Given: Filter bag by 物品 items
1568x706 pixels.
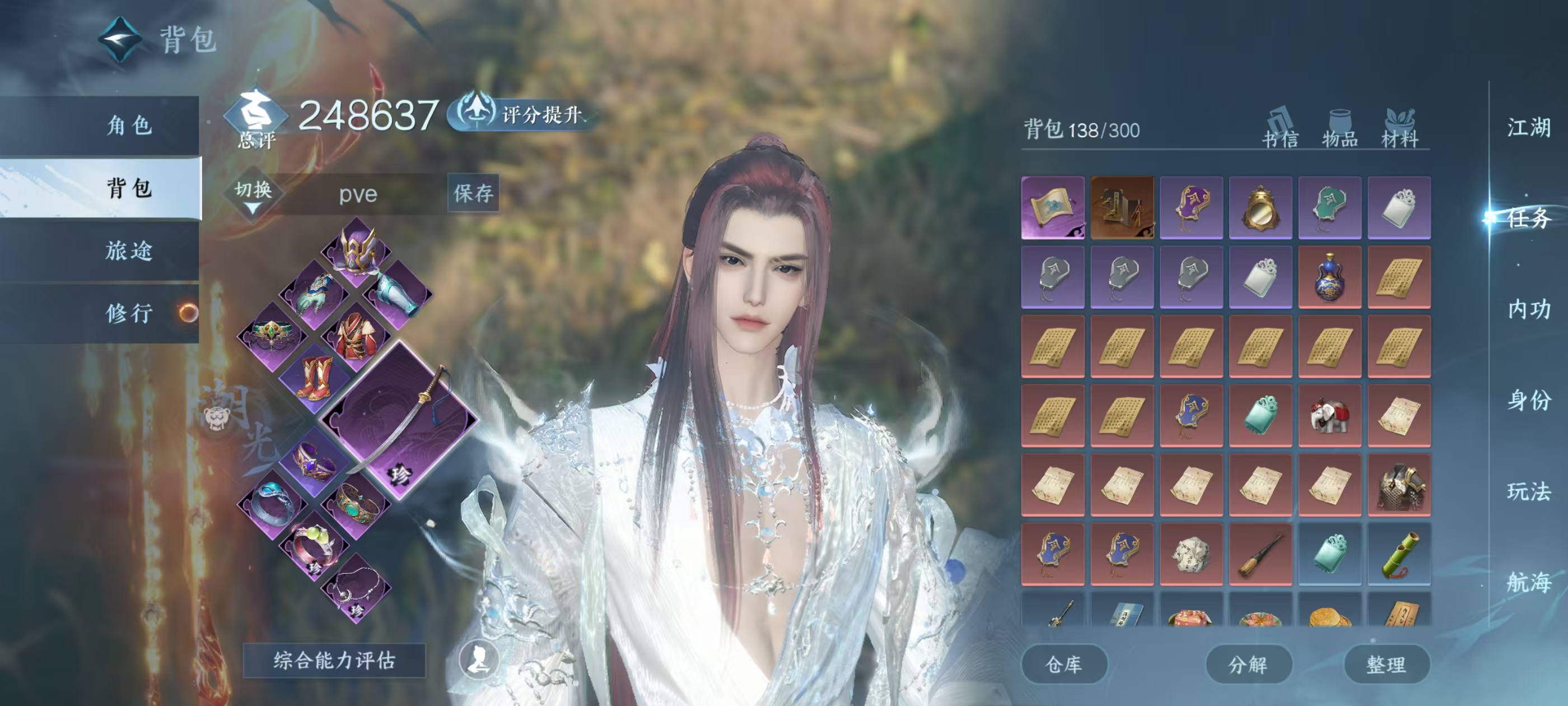Looking at the screenshot, I should [x=1340, y=129].
